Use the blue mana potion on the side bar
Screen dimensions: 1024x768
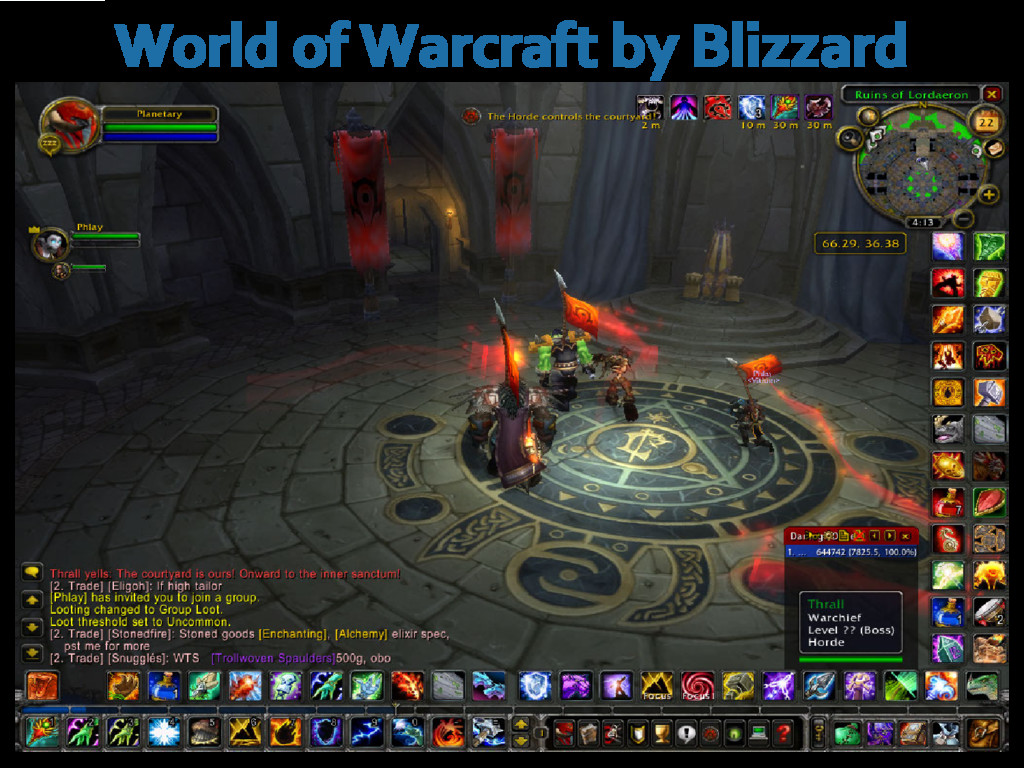coord(947,611)
